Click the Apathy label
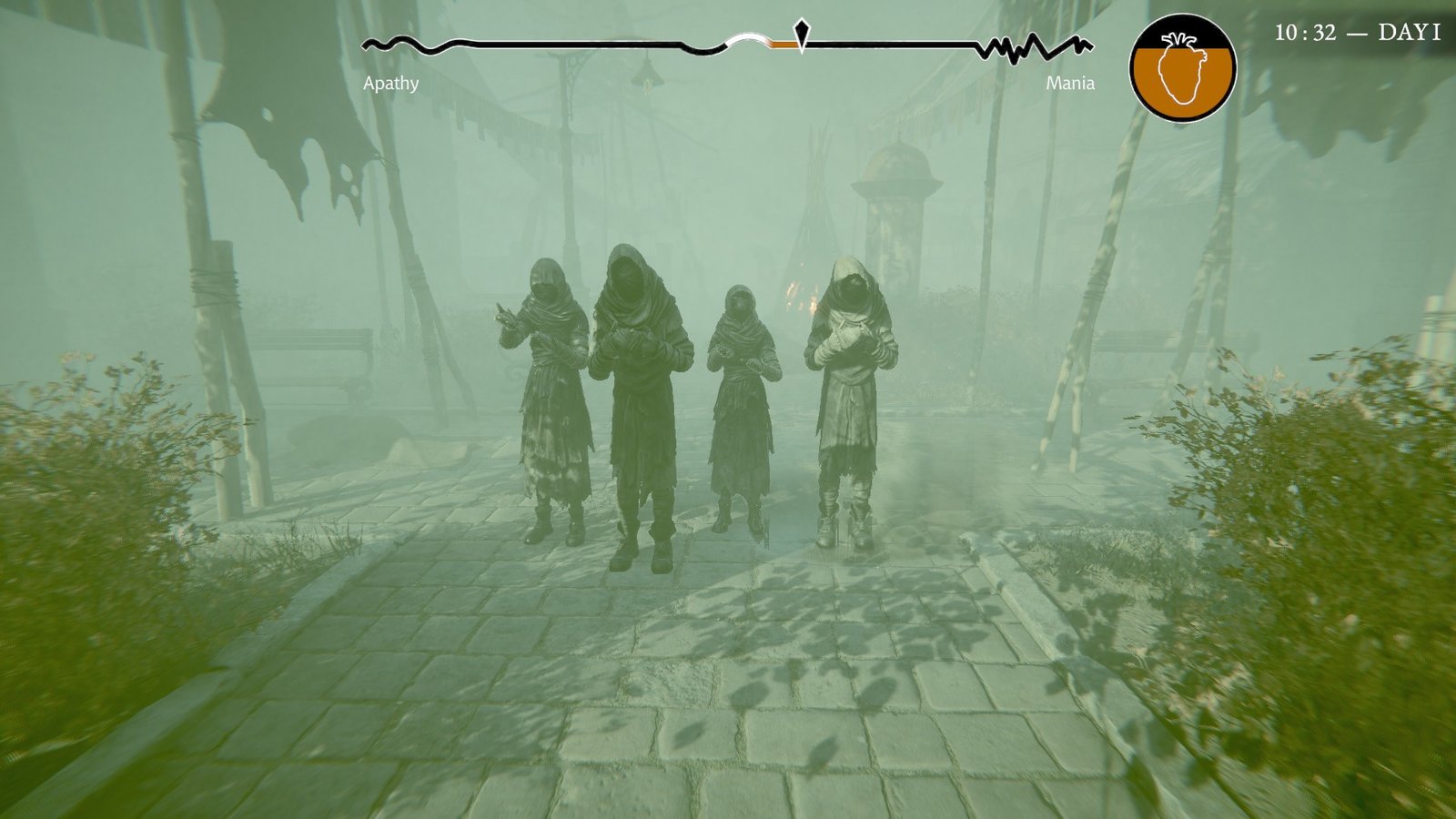Viewport: 1456px width, 819px height. [x=389, y=85]
